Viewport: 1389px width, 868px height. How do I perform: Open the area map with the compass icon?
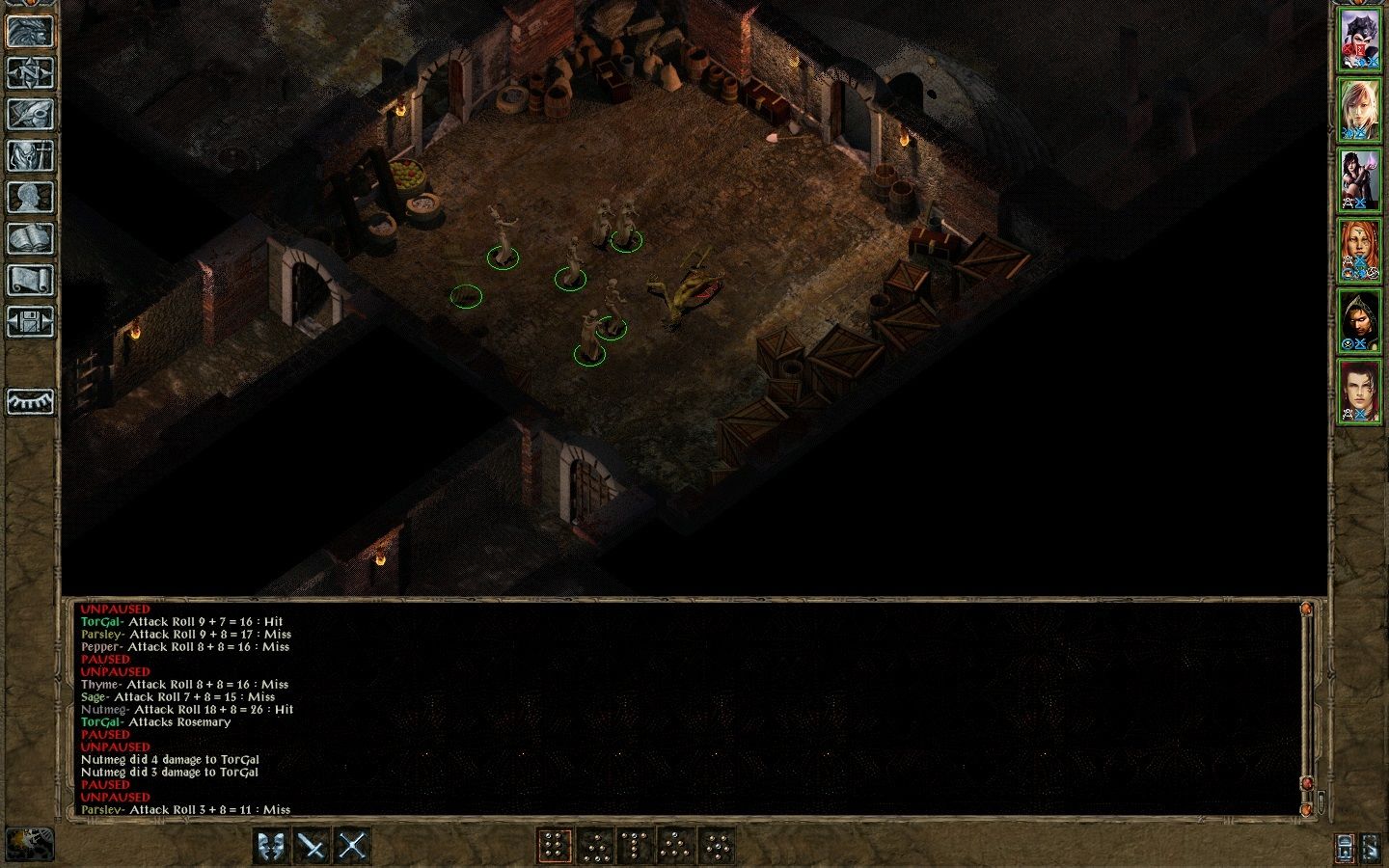coord(30,72)
